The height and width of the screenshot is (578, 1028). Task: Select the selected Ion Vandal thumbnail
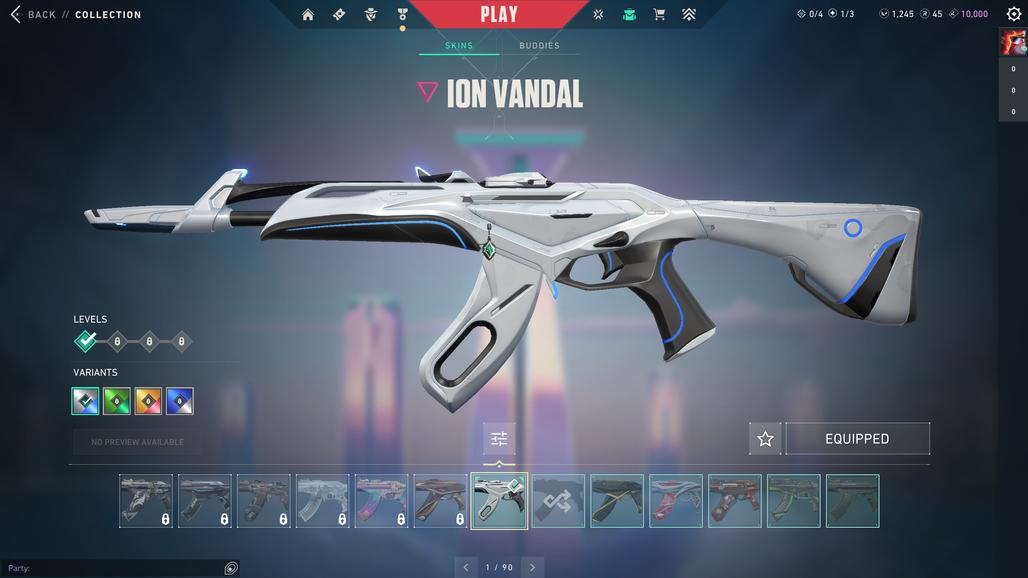click(x=499, y=501)
